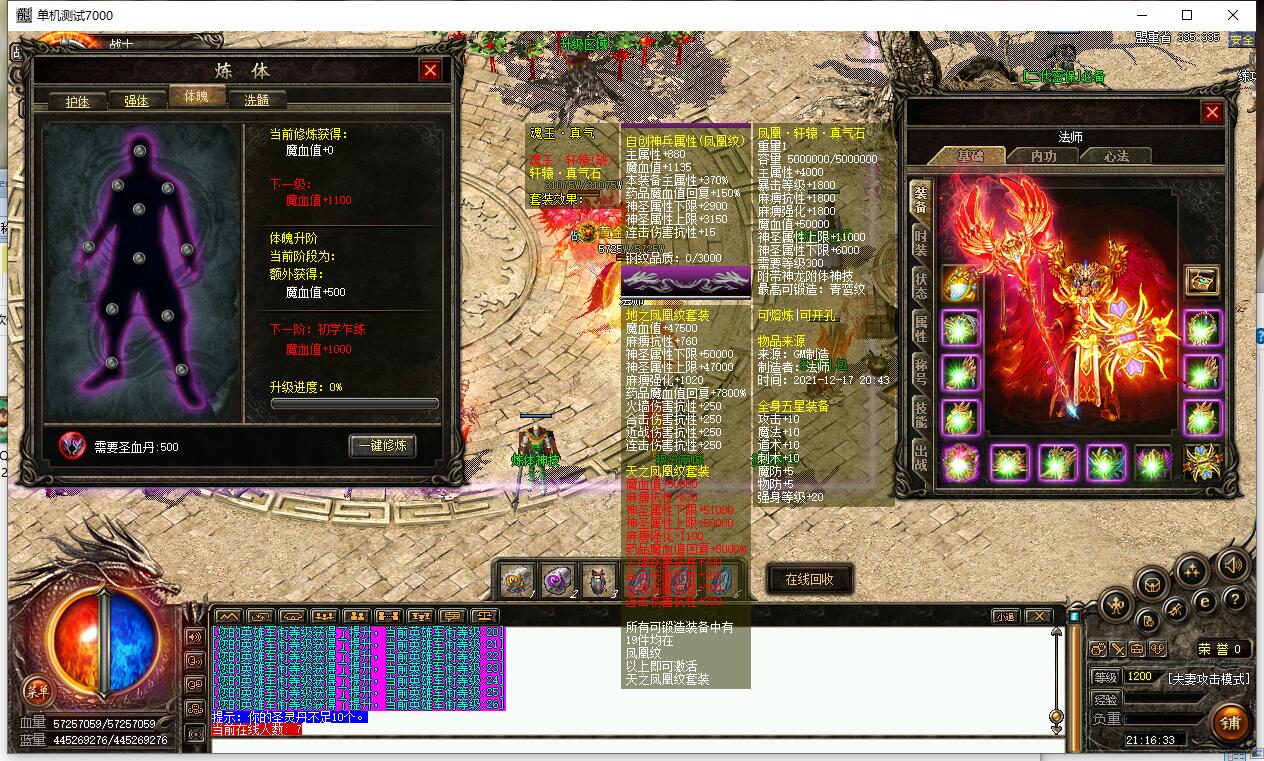Viewport: 1264px width, 761px height.
Task: Switch to the 护体 tab
Action: pyautogui.click(x=77, y=101)
